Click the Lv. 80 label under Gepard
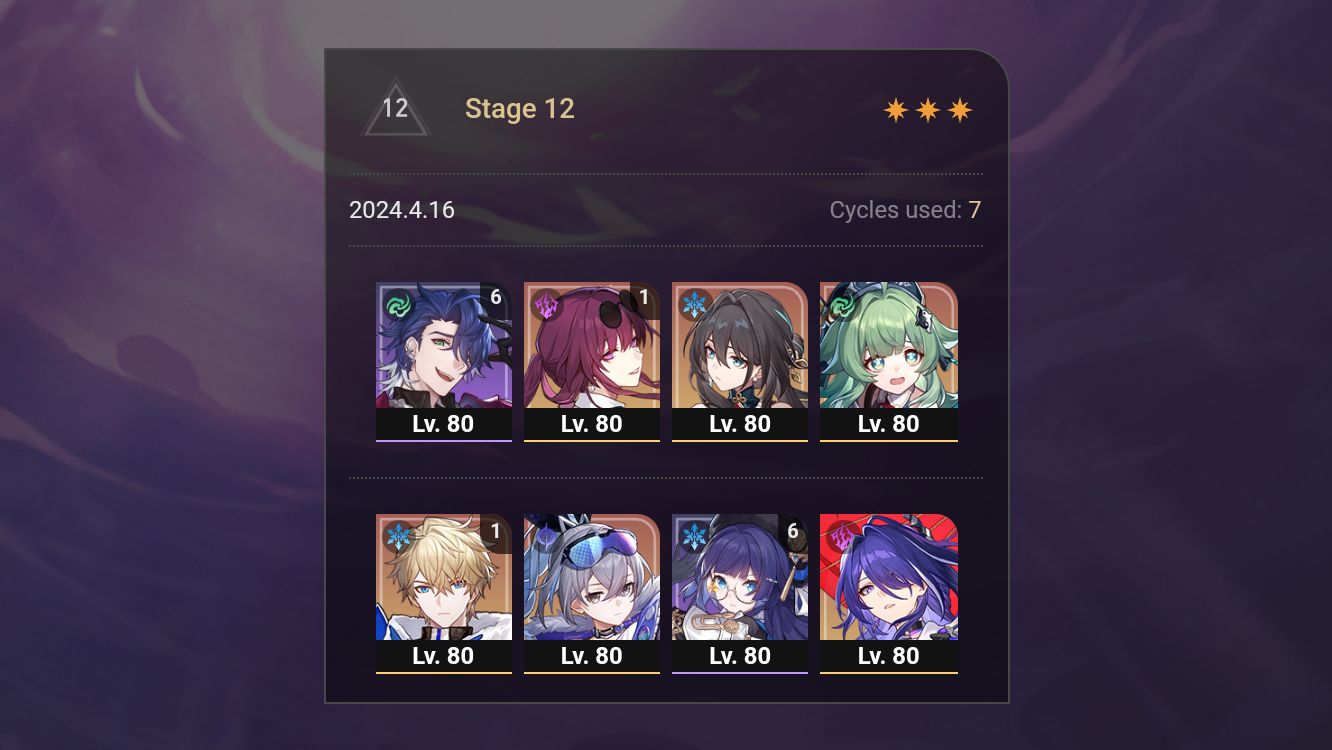 pyautogui.click(x=443, y=656)
